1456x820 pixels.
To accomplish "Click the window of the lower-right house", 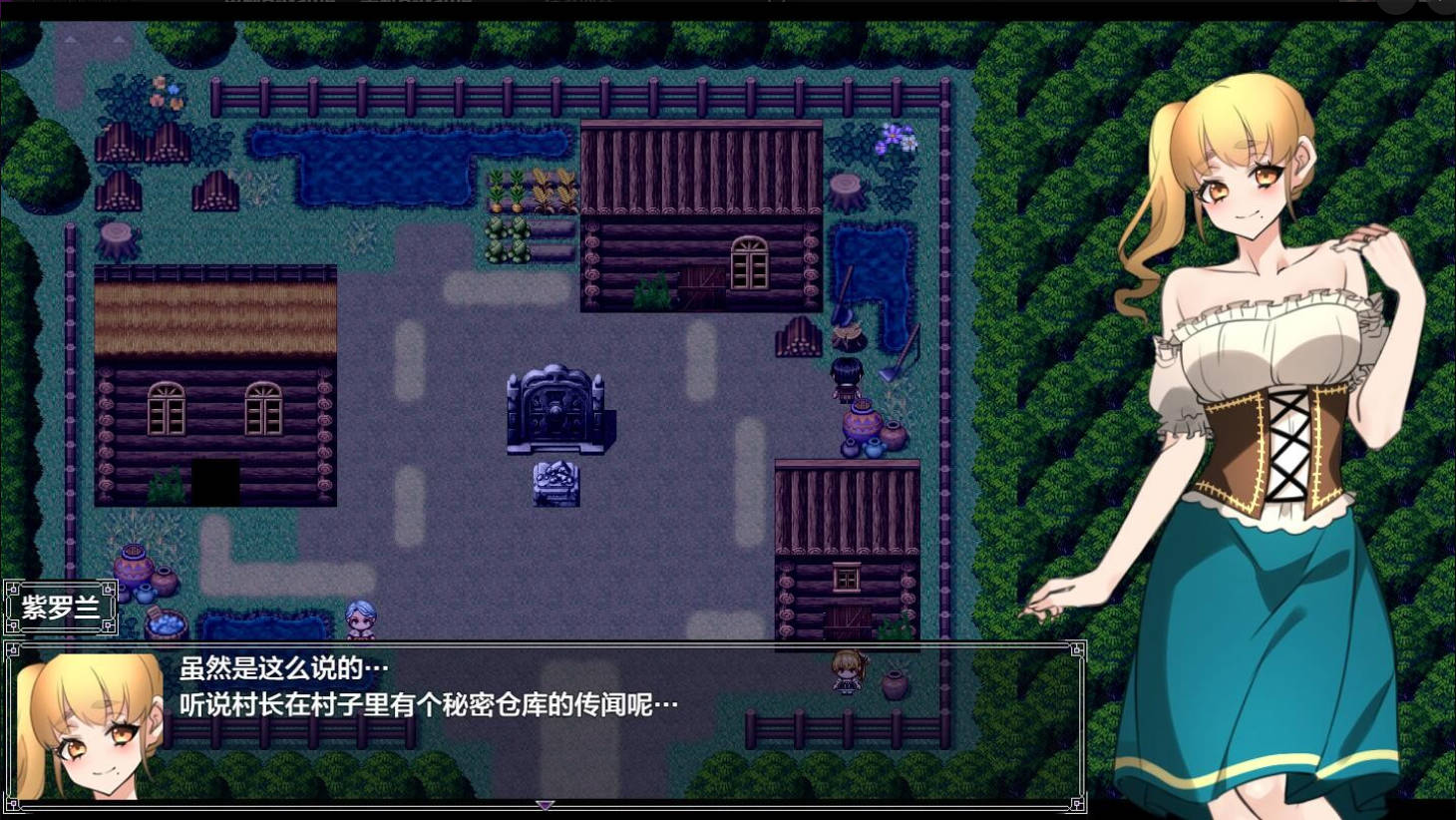I will 848,577.
